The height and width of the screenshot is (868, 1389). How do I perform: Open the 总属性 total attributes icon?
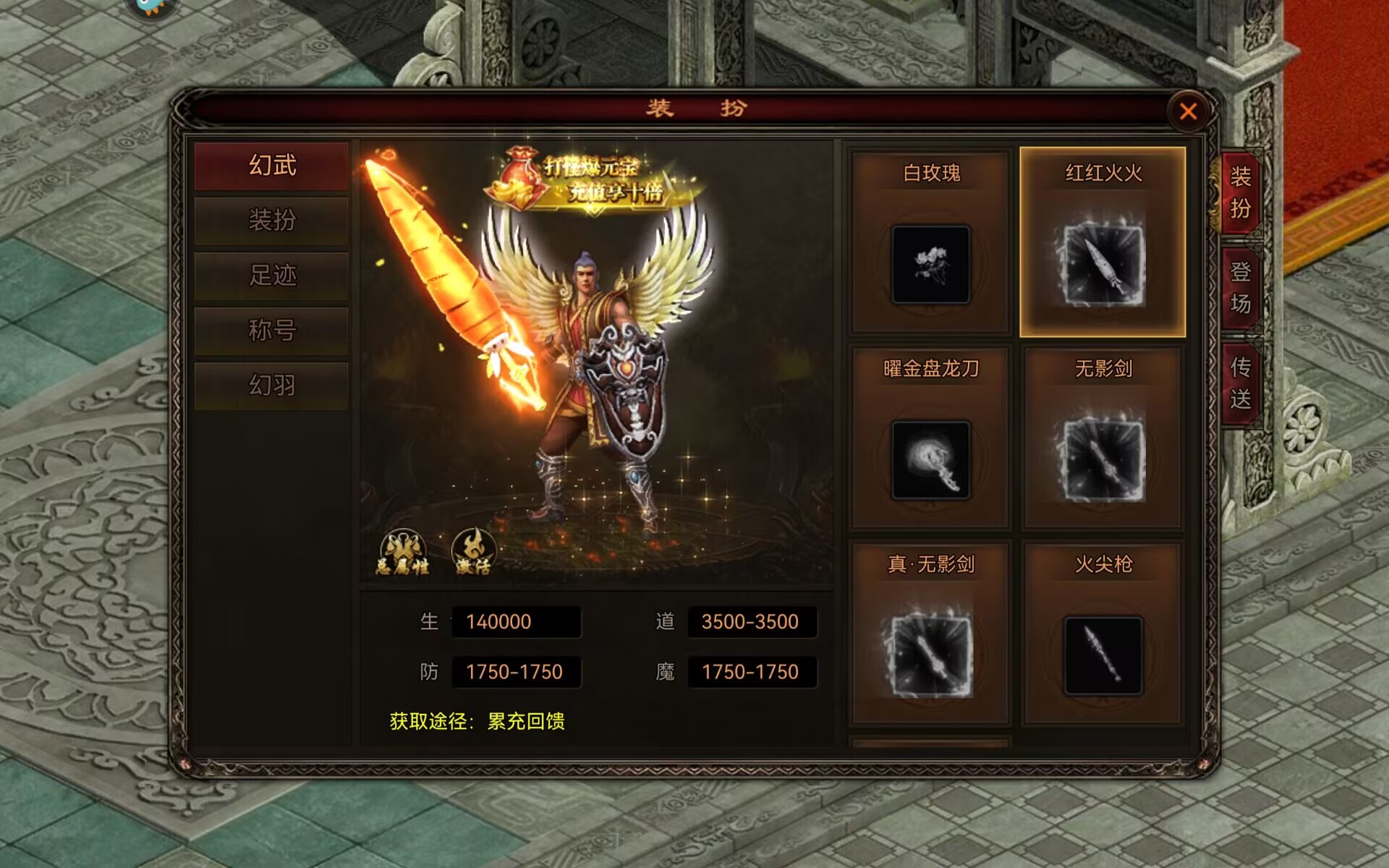point(403,554)
